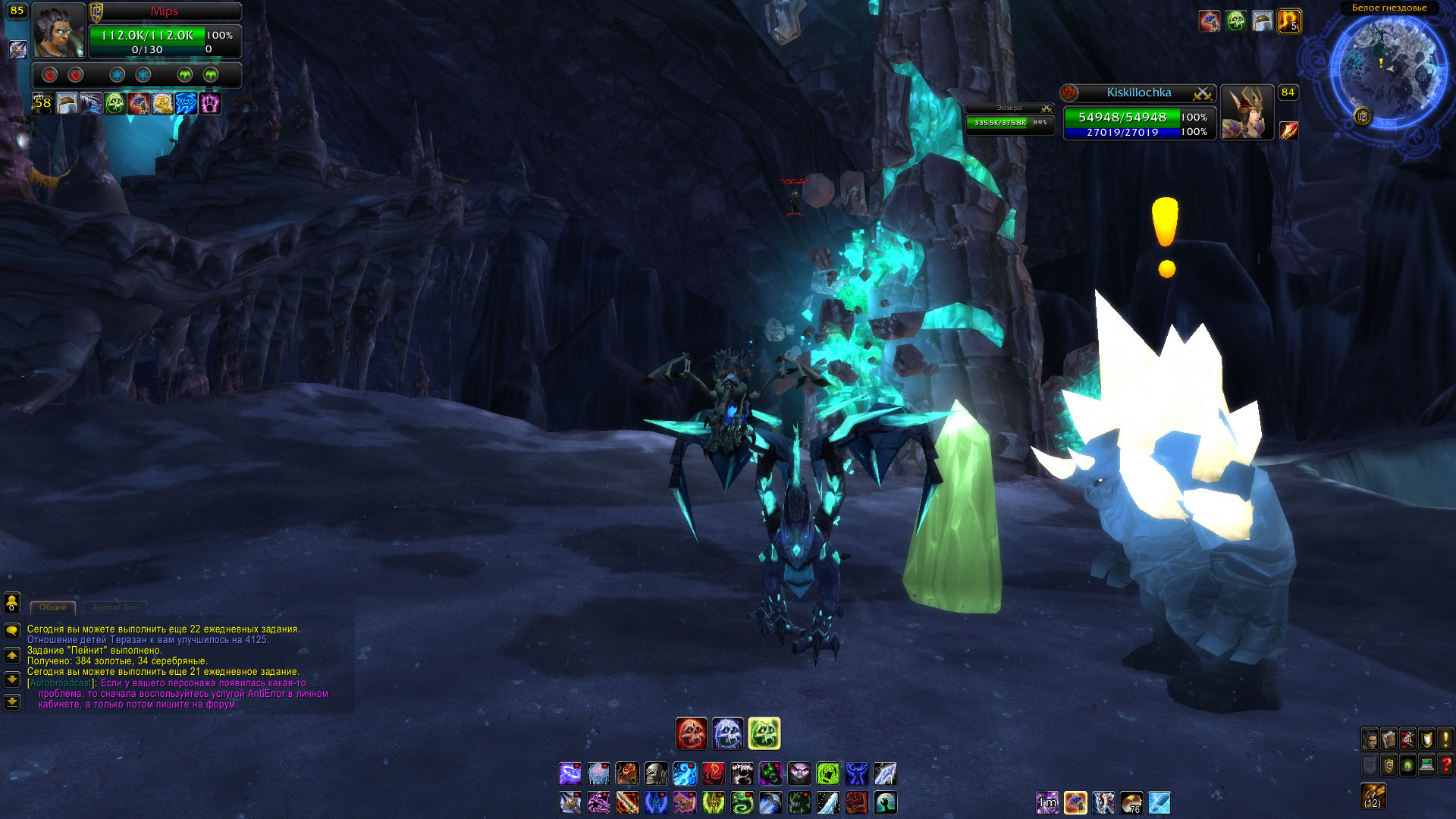Viewport: 1456px width, 819px height.
Task: Open the backpack bag with 12 slots
Action: click(x=1373, y=796)
